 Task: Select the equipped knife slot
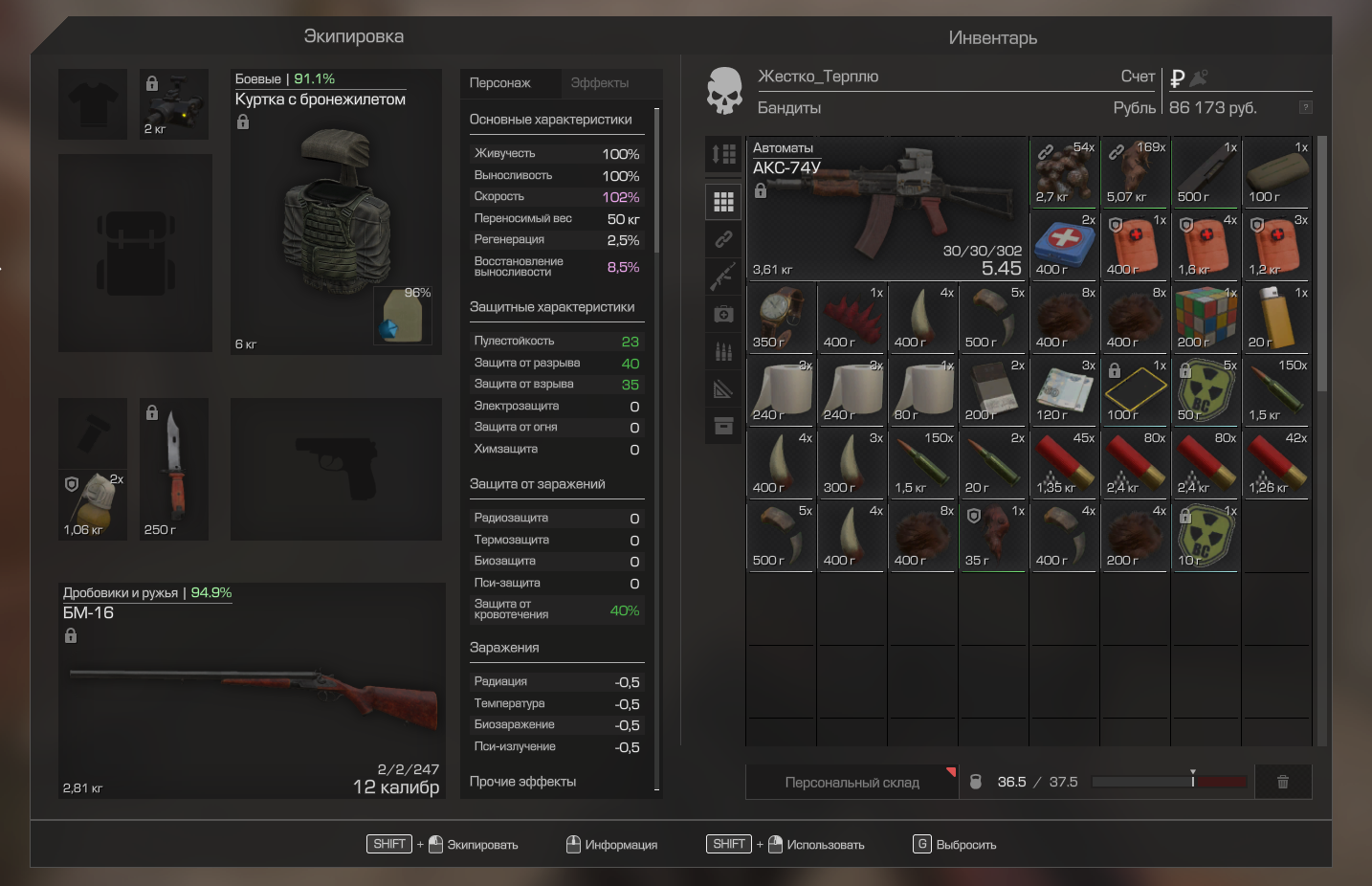pos(174,469)
